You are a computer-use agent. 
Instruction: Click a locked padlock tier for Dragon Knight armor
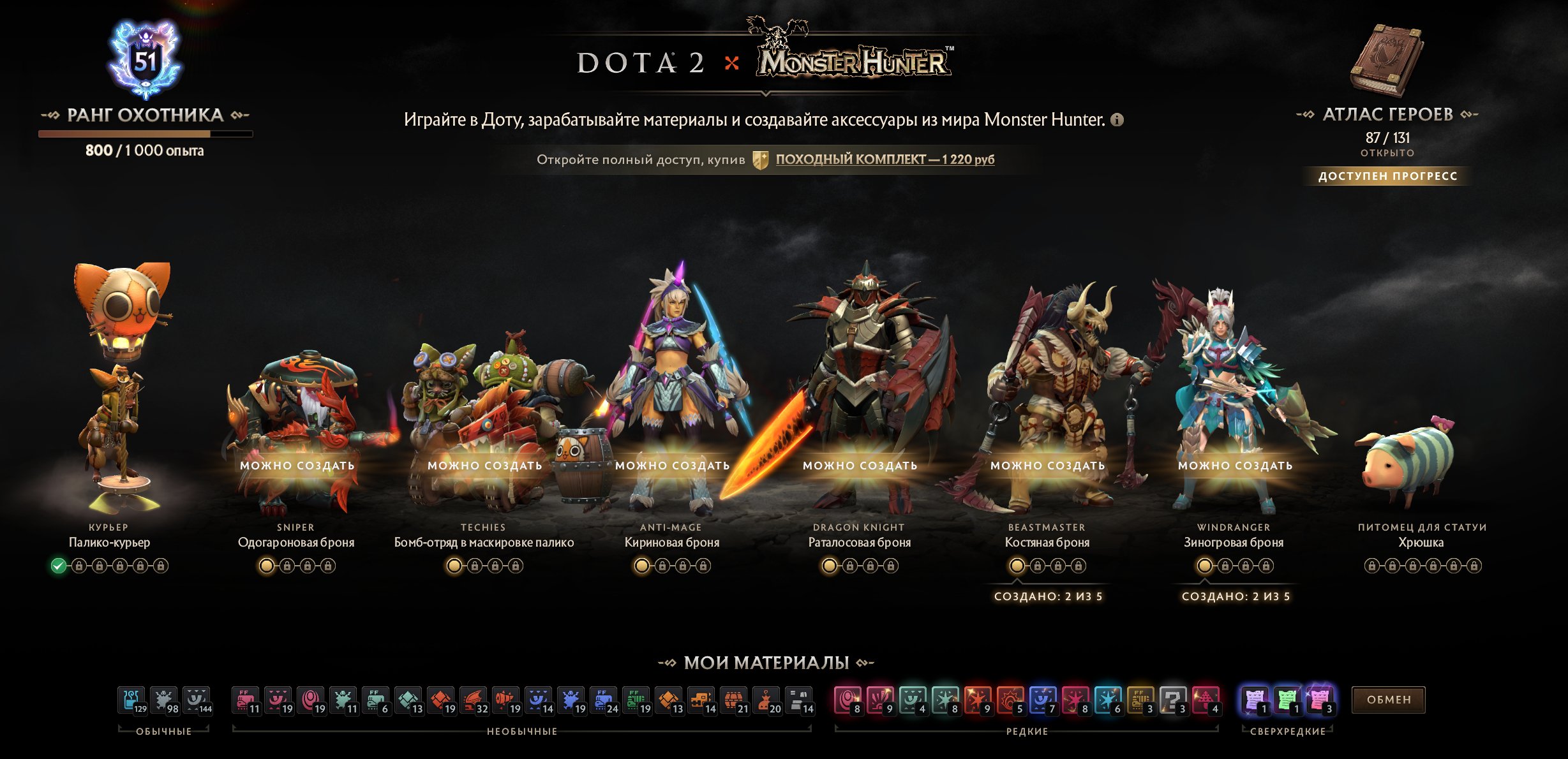pyautogui.click(x=851, y=567)
